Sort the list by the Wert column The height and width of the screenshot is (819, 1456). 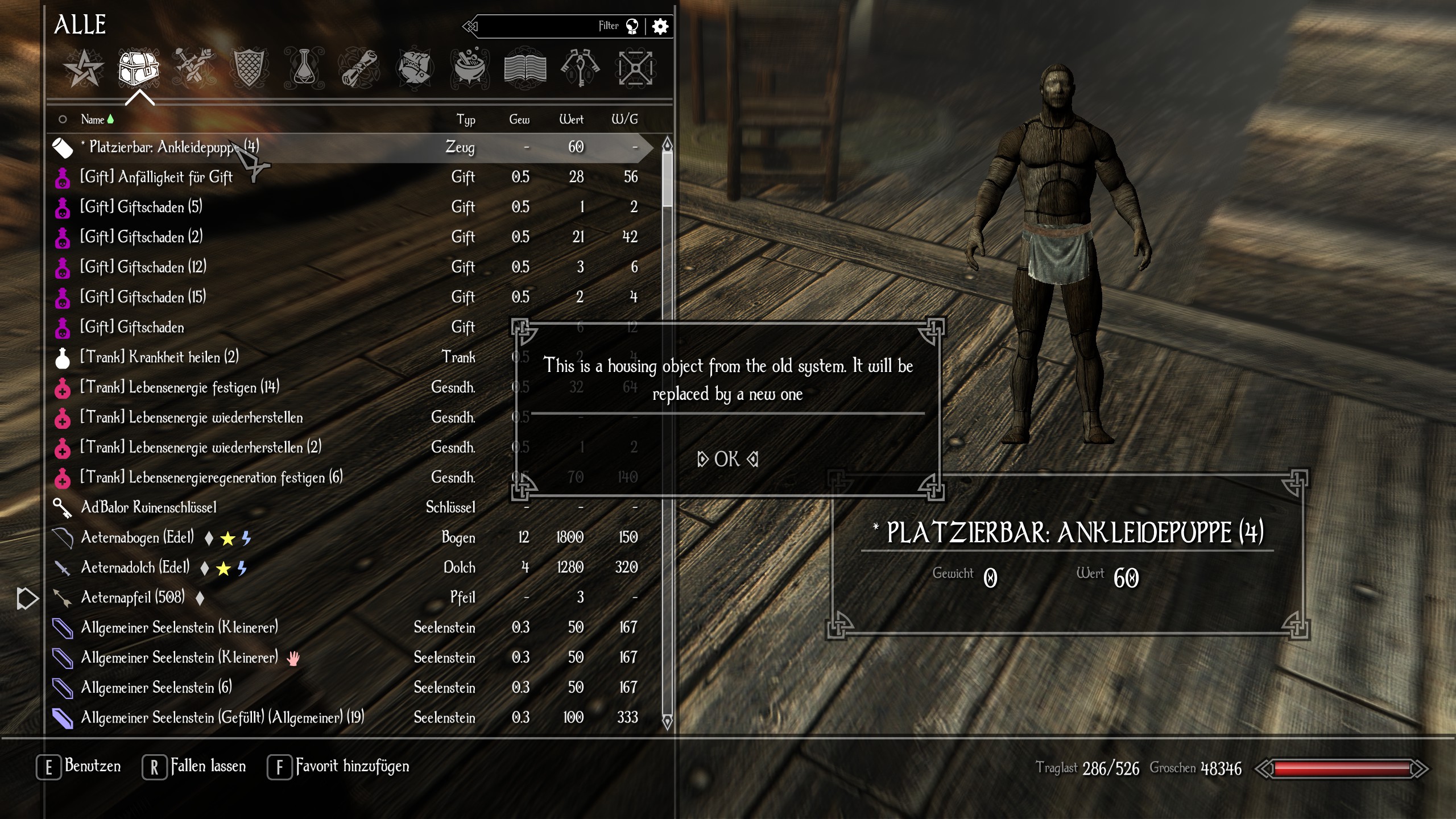(x=571, y=119)
